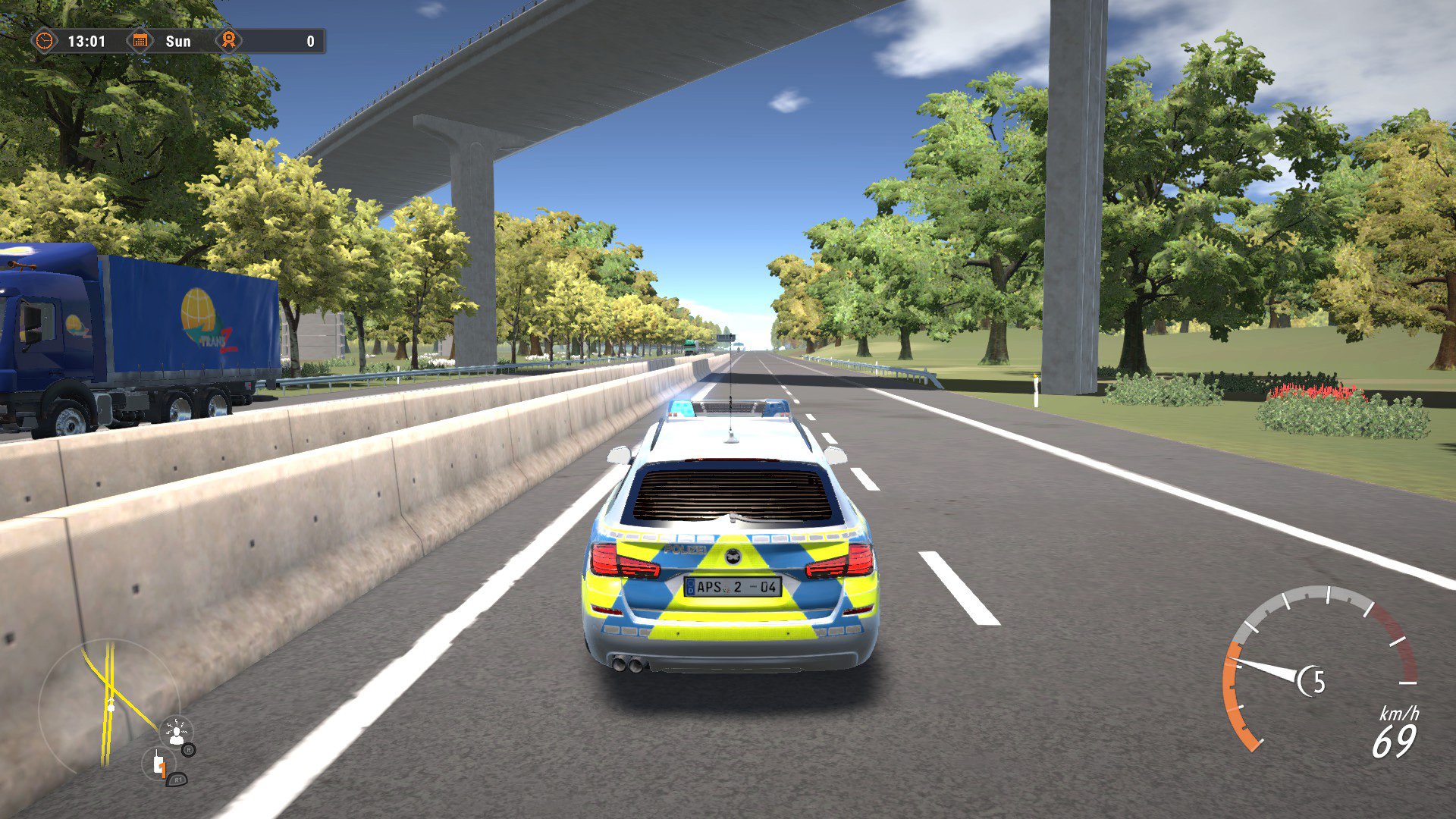Screen dimensions: 1456x819
Task: Select the calendar icon beside Sun
Action: tap(139, 42)
